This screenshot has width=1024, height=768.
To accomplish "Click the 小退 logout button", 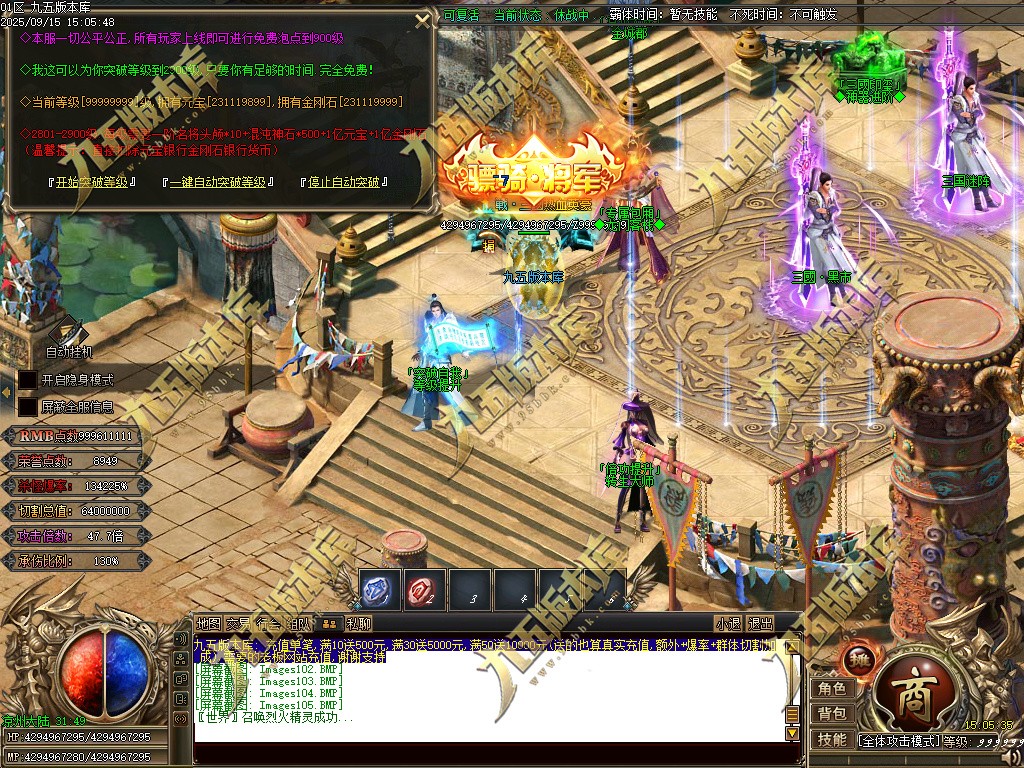I will point(728,624).
